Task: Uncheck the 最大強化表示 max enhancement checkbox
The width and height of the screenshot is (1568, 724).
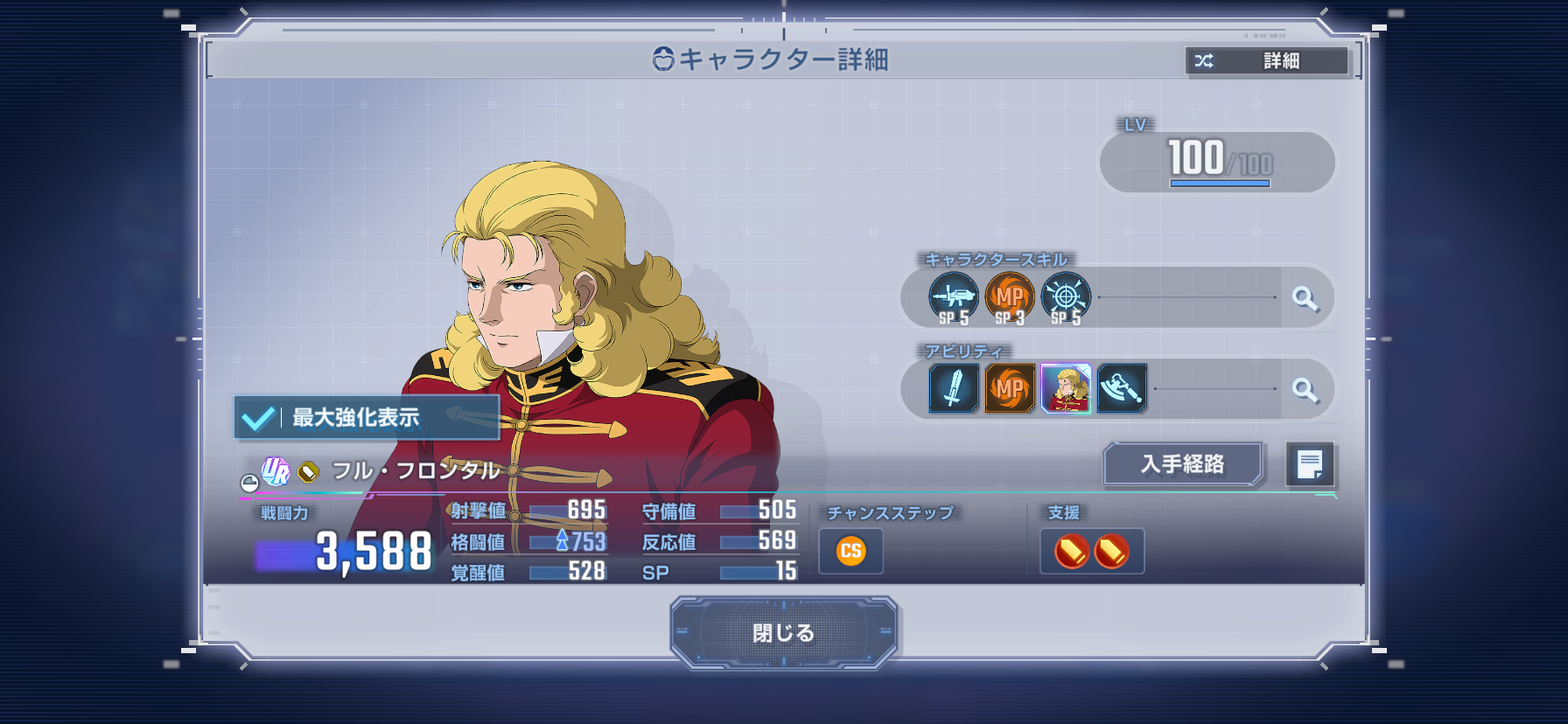Action: 259,418
